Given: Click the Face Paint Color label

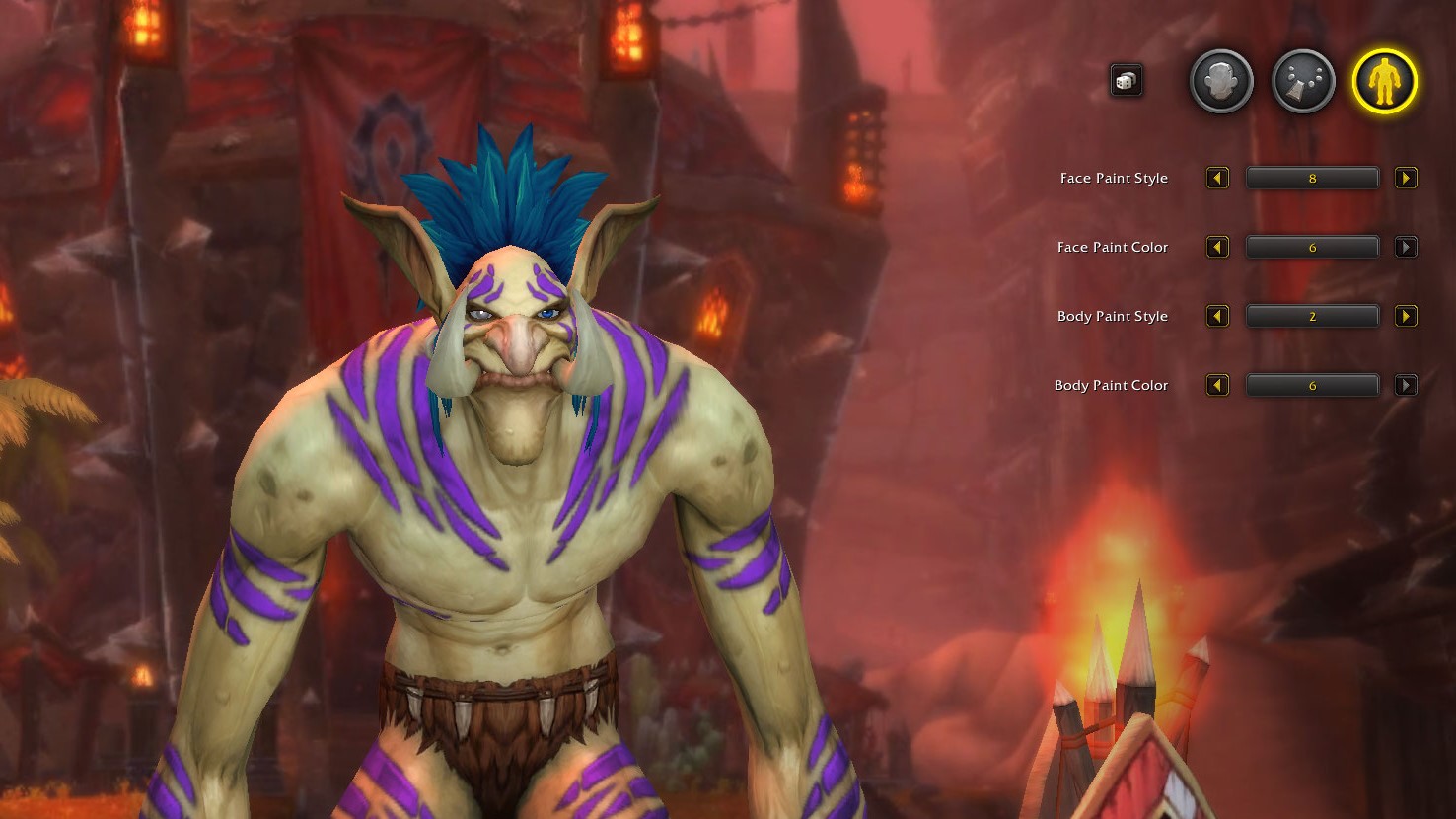Looking at the screenshot, I should (x=1112, y=247).
